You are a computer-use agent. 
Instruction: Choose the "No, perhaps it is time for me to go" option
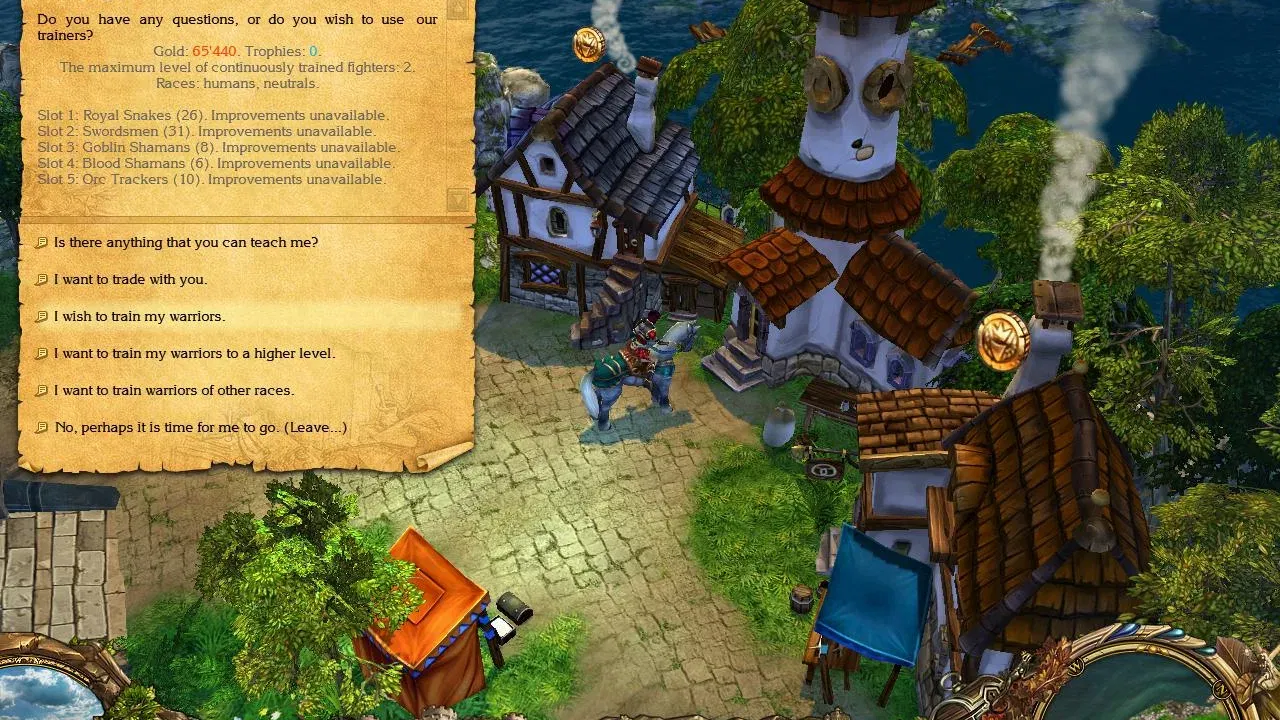[200, 427]
